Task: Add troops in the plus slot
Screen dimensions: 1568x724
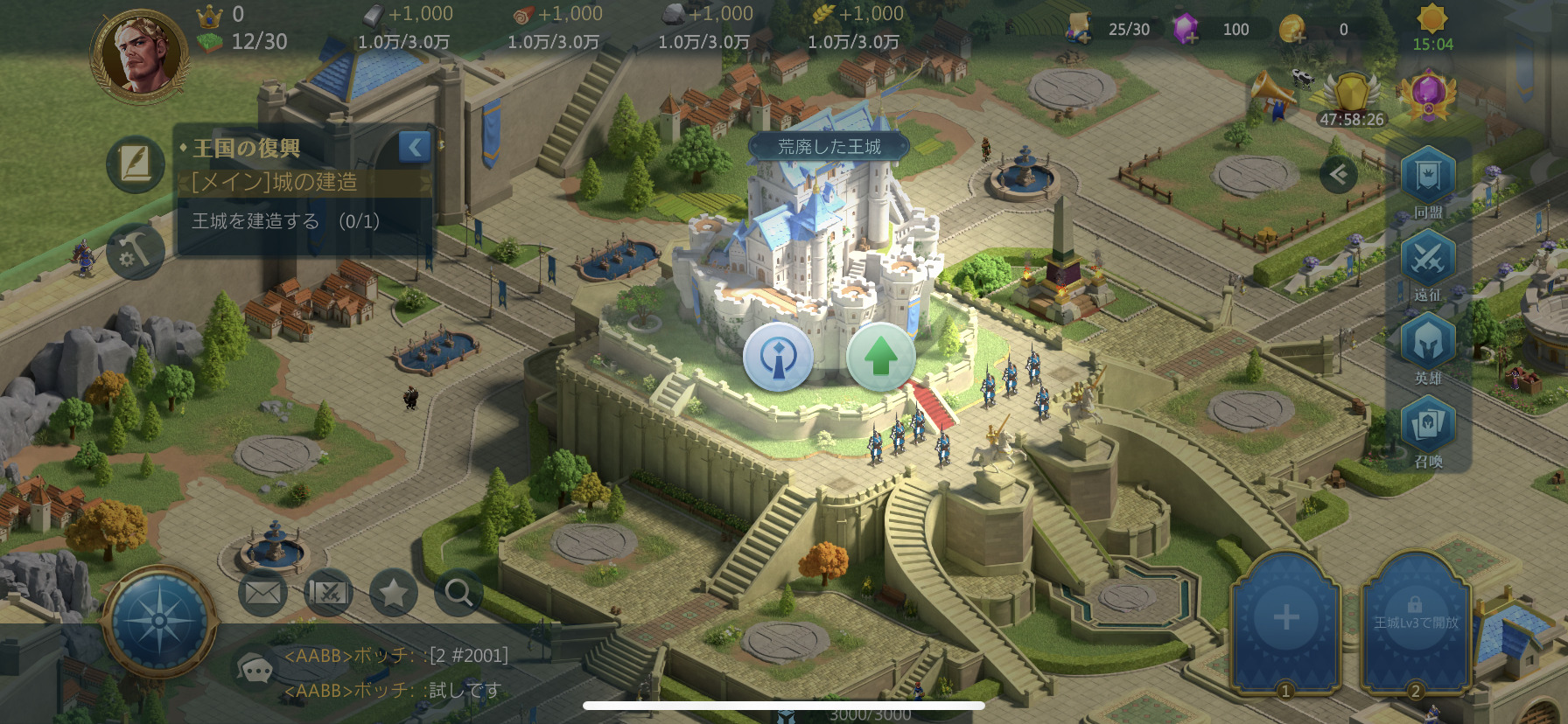Action: point(1285,619)
